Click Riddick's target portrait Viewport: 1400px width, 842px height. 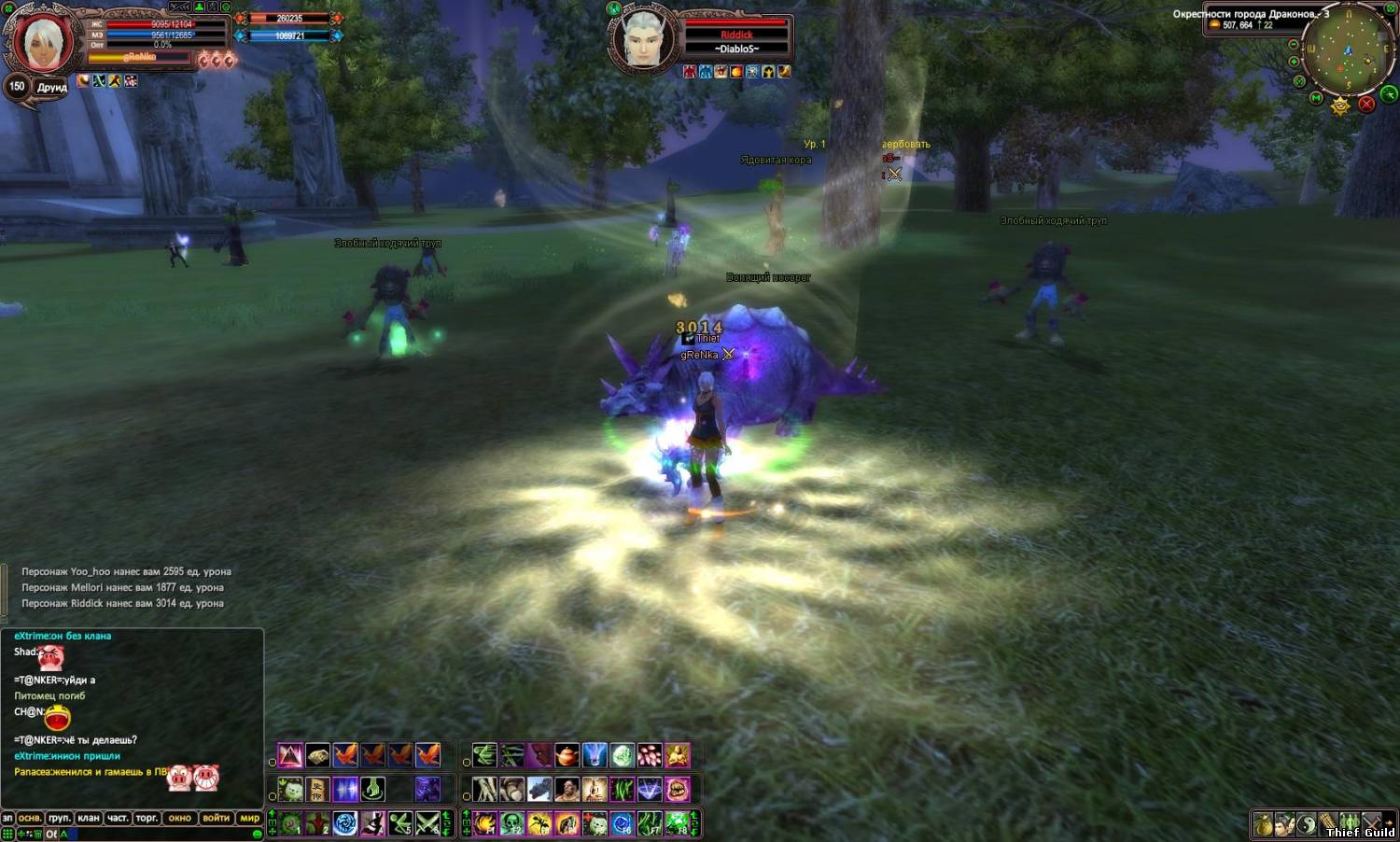pyautogui.click(x=644, y=39)
